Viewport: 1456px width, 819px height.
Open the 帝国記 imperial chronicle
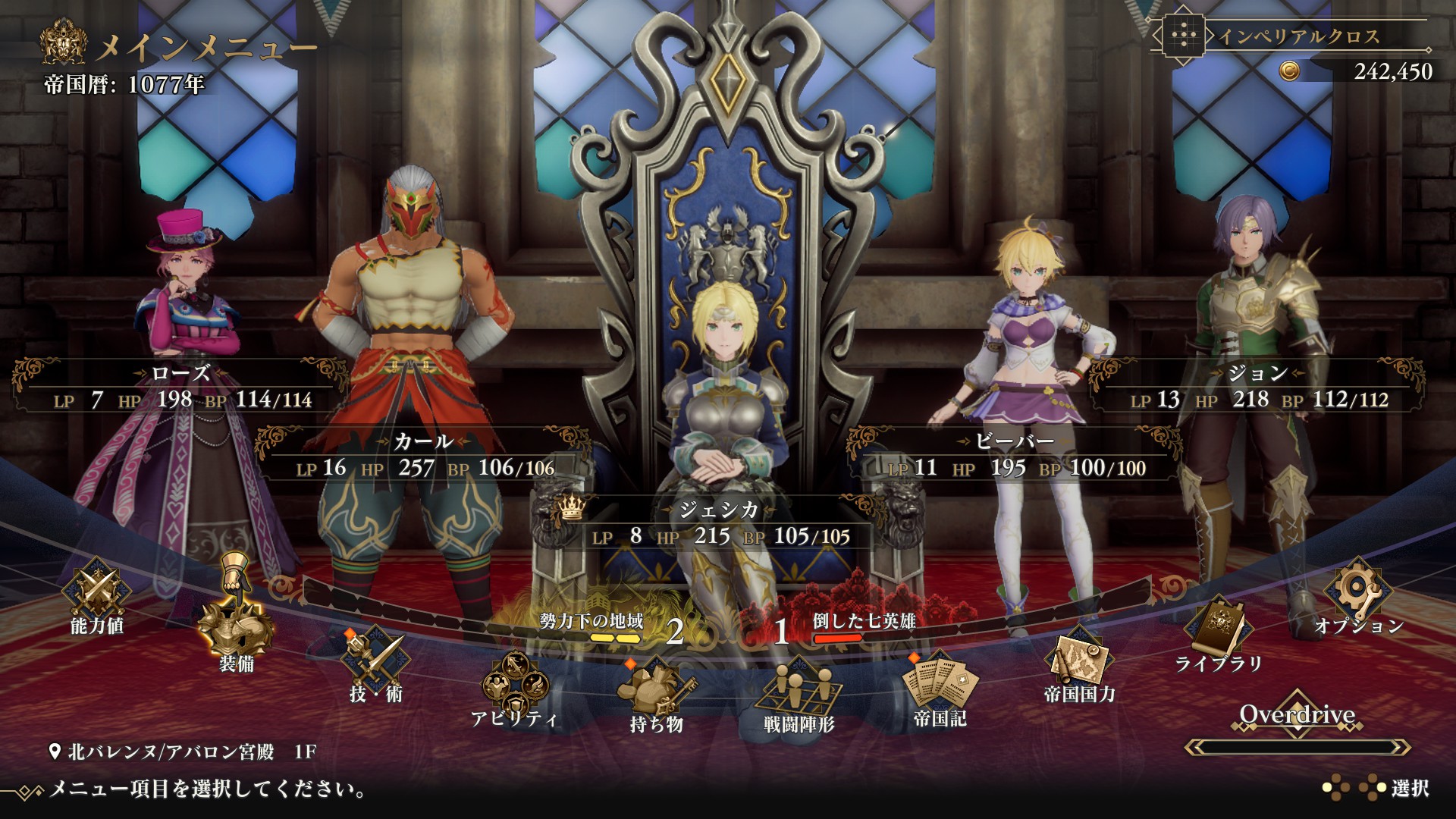pyautogui.click(x=940, y=689)
